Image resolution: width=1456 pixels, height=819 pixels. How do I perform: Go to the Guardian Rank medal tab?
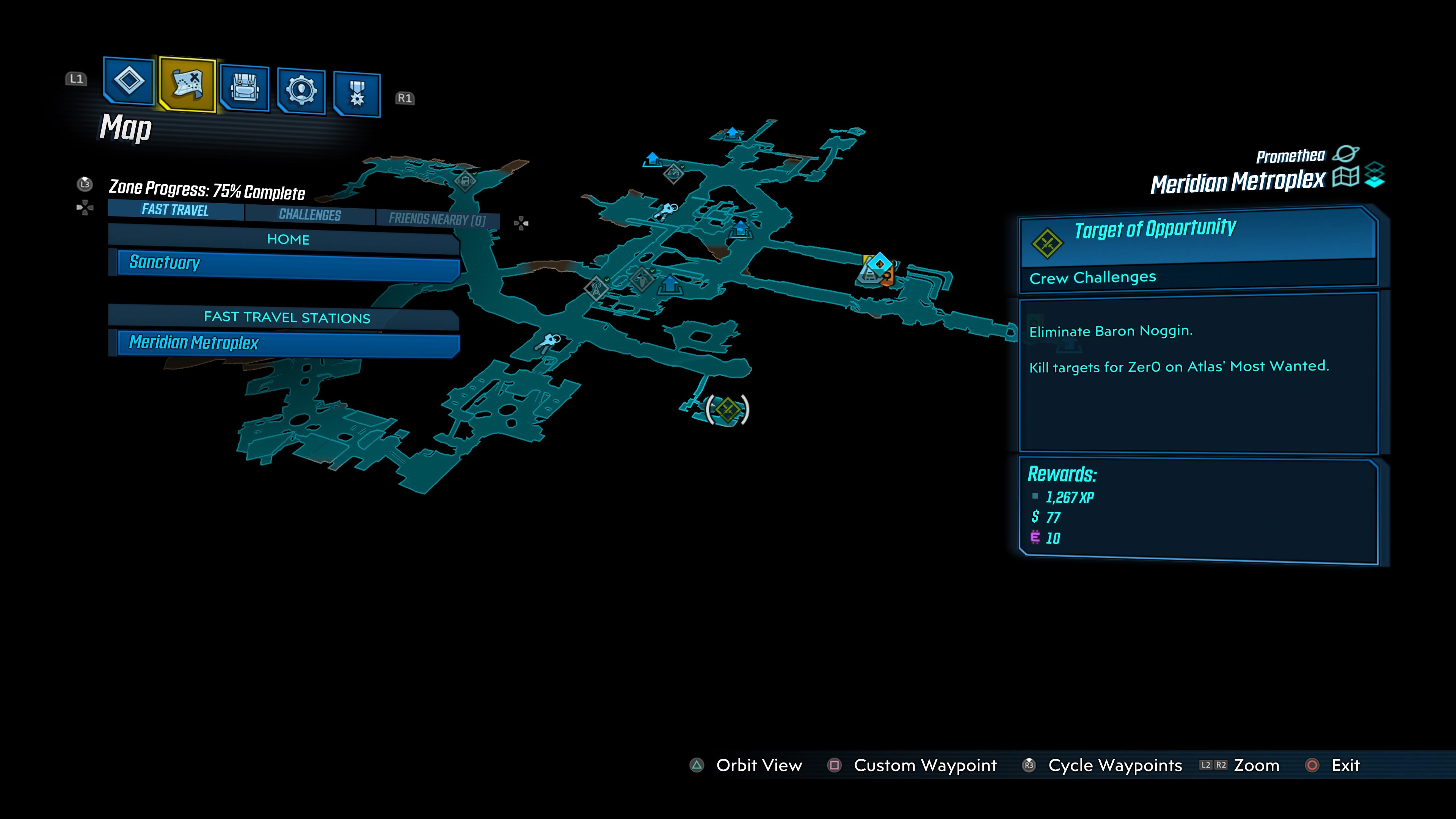pyautogui.click(x=357, y=94)
